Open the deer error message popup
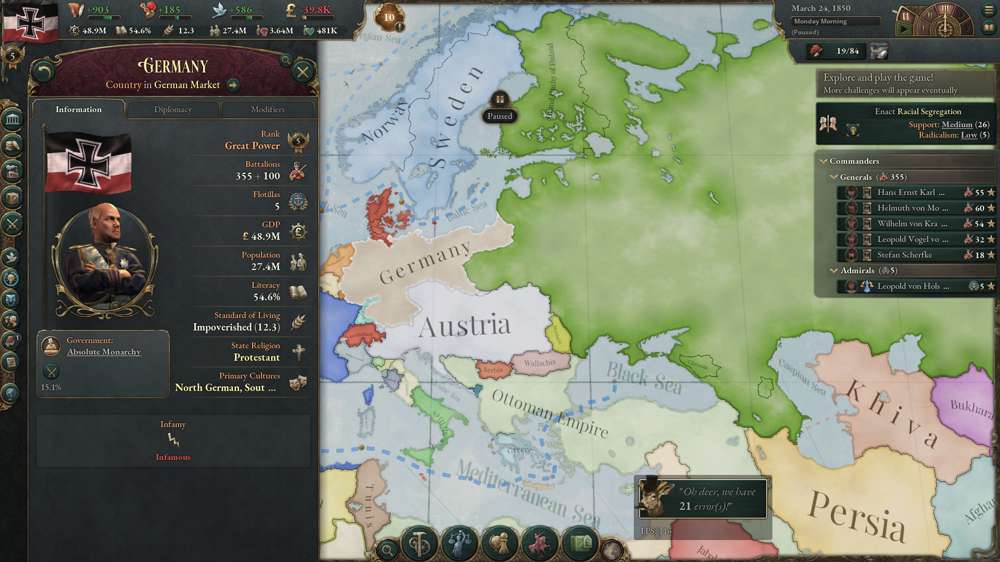 tap(704, 497)
